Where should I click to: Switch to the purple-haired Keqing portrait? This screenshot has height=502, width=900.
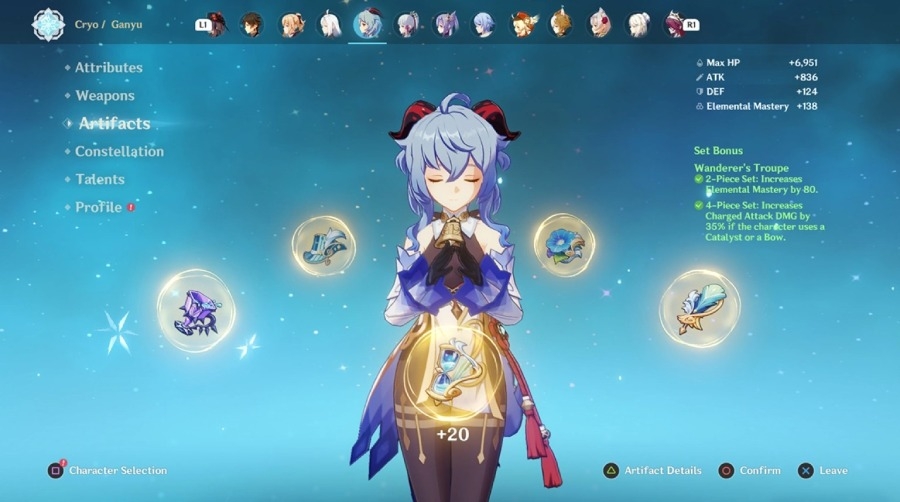click(445, 24)
